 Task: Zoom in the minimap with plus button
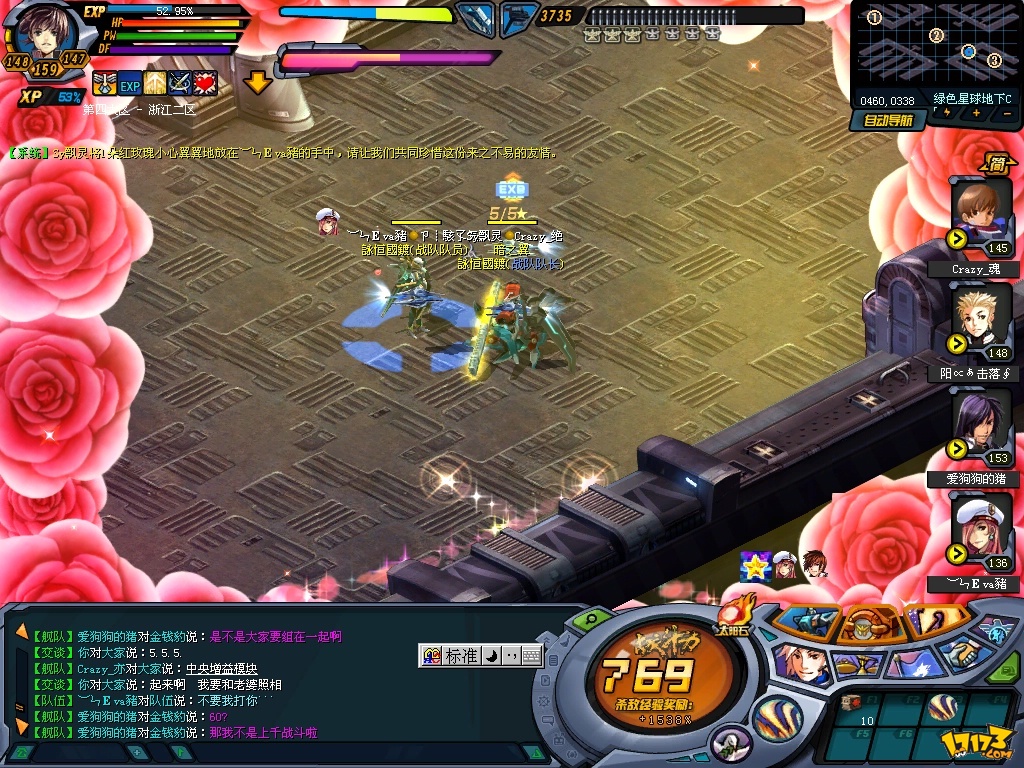coord(975,113)
